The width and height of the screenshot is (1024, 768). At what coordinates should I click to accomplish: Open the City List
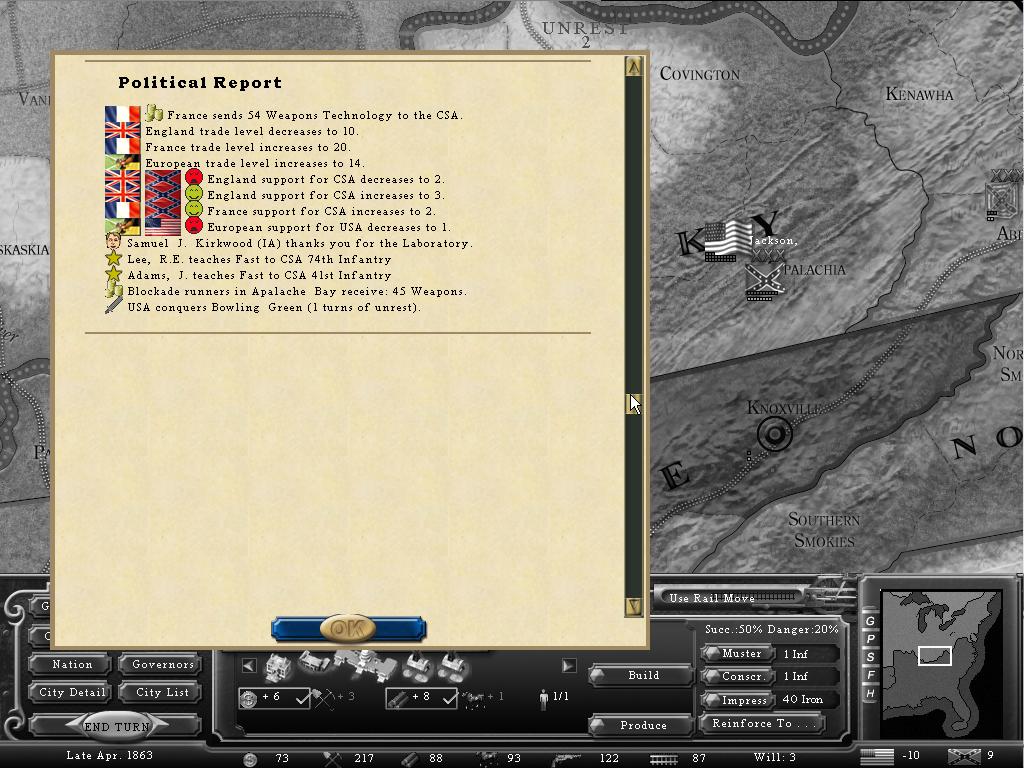[x=162, y=692]
